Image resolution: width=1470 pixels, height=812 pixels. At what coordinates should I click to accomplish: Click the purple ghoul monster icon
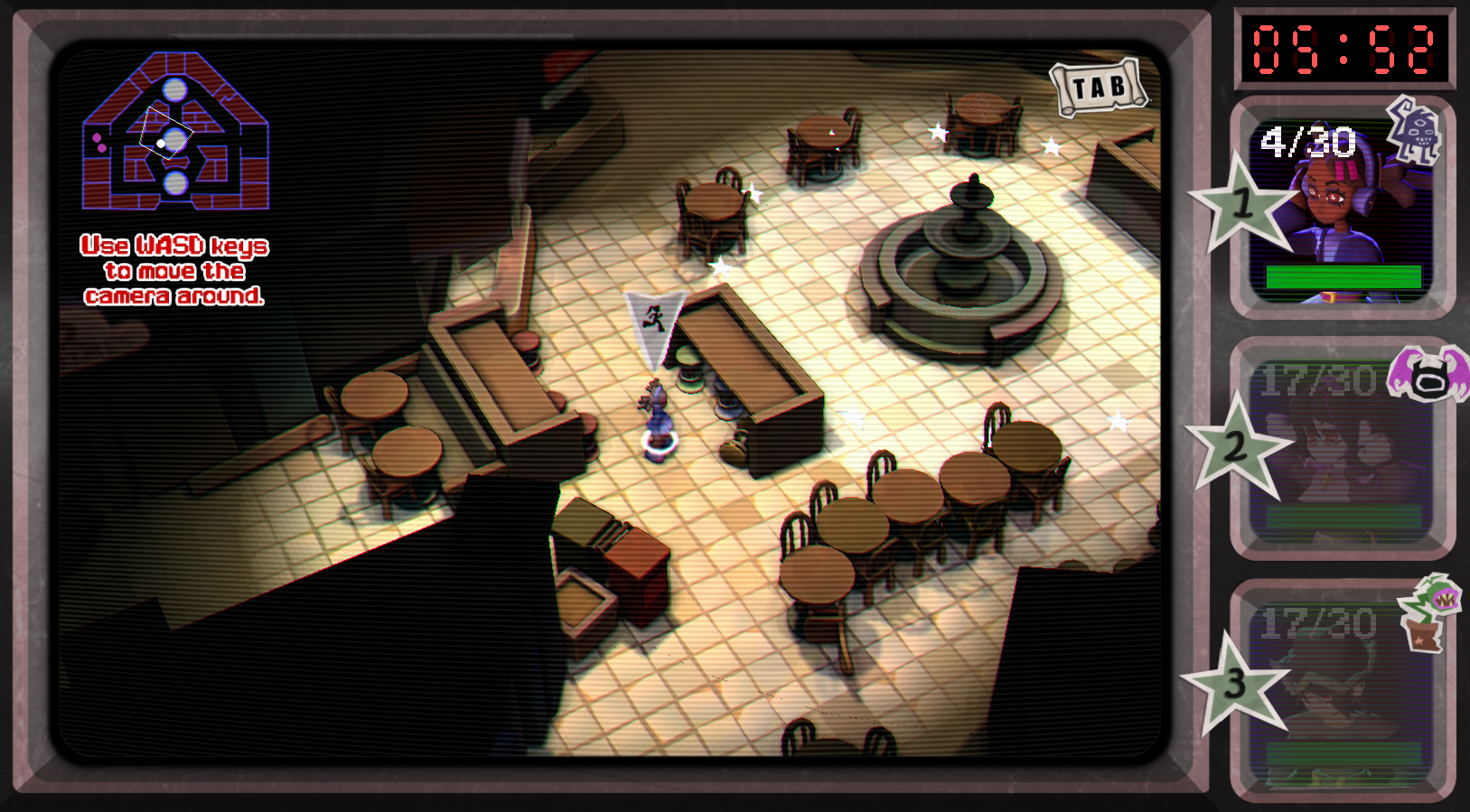(1414, 131)
